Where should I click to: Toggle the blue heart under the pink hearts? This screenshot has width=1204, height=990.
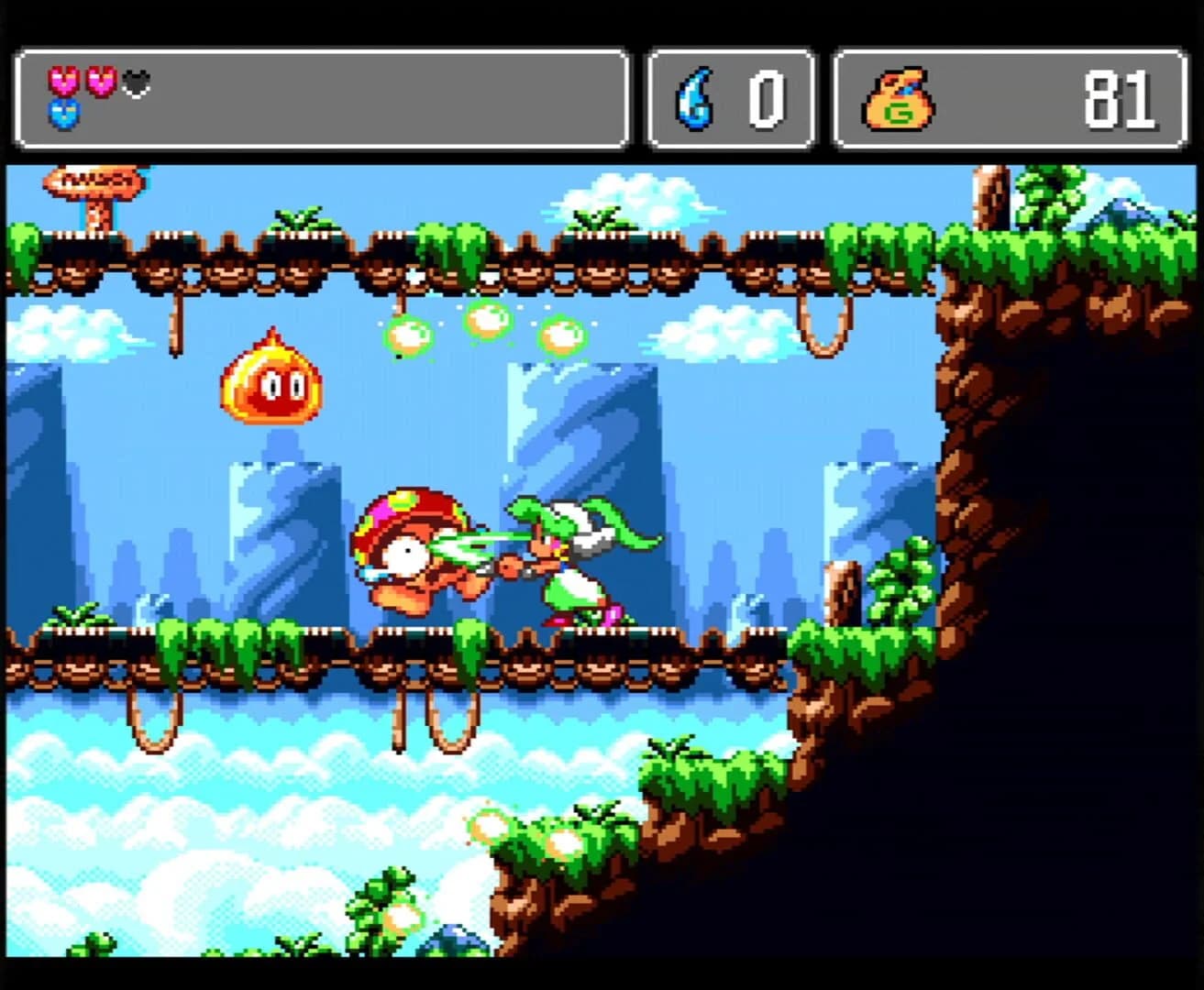62,115
